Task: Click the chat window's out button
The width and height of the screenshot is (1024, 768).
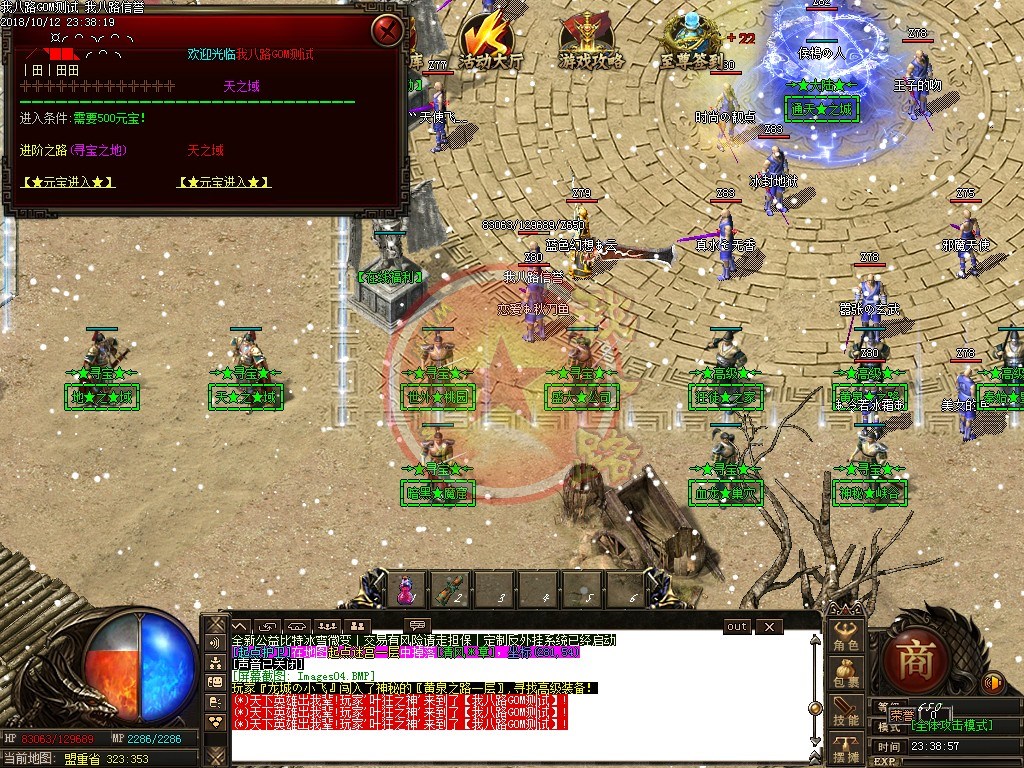Action: (736, 626)
